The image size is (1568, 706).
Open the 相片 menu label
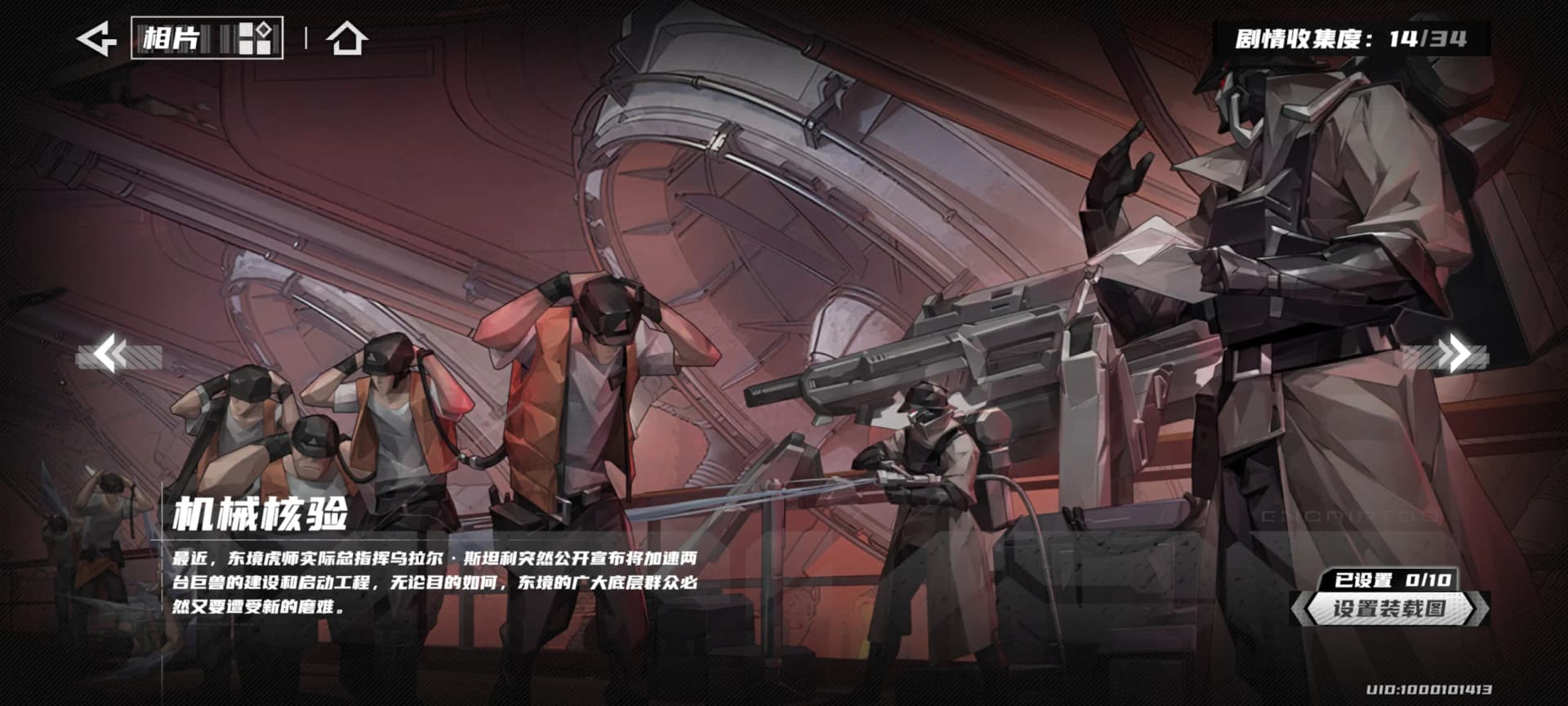point(207,38)
